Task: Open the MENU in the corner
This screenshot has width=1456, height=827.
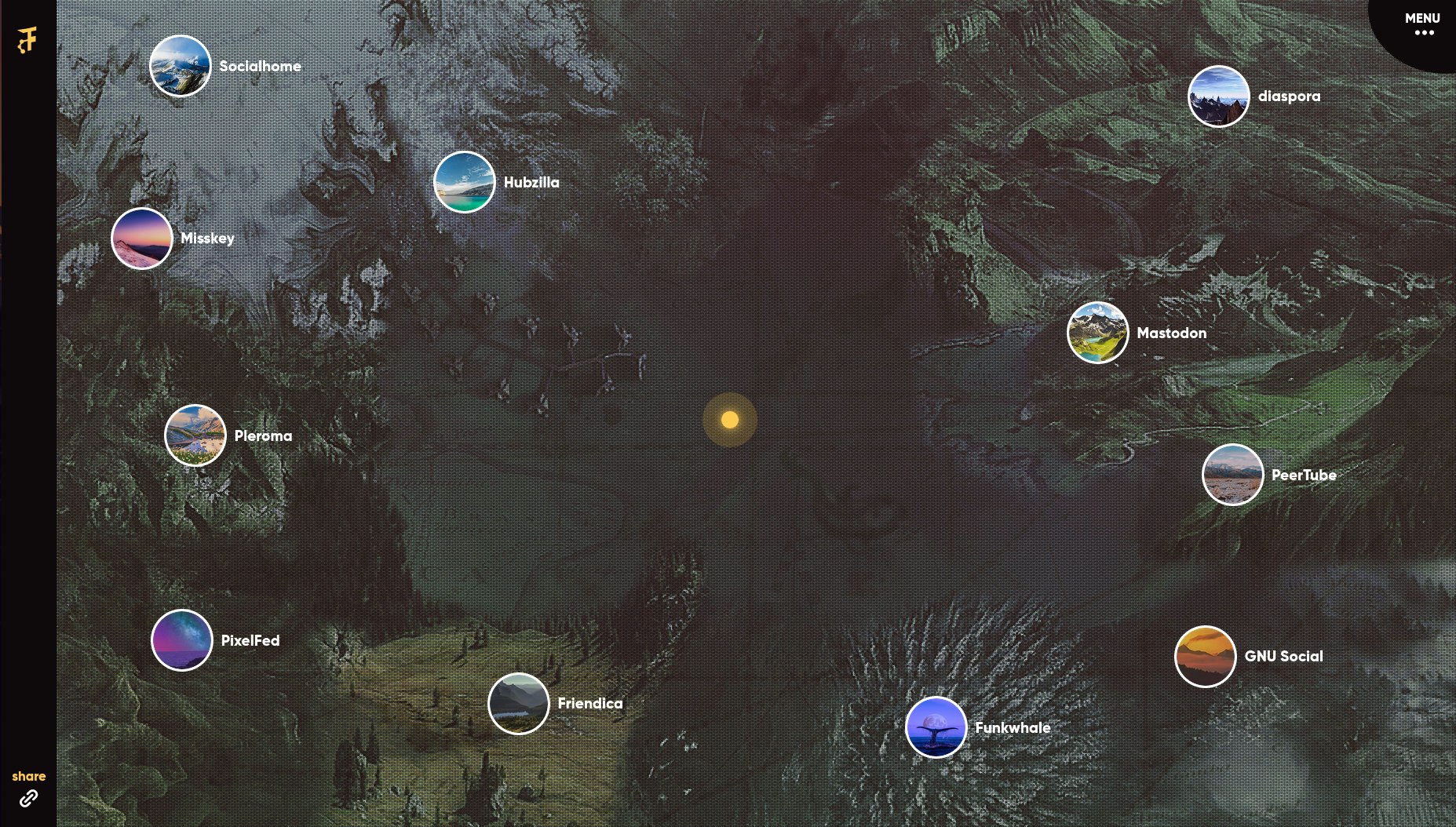Action: point(1422,24)
